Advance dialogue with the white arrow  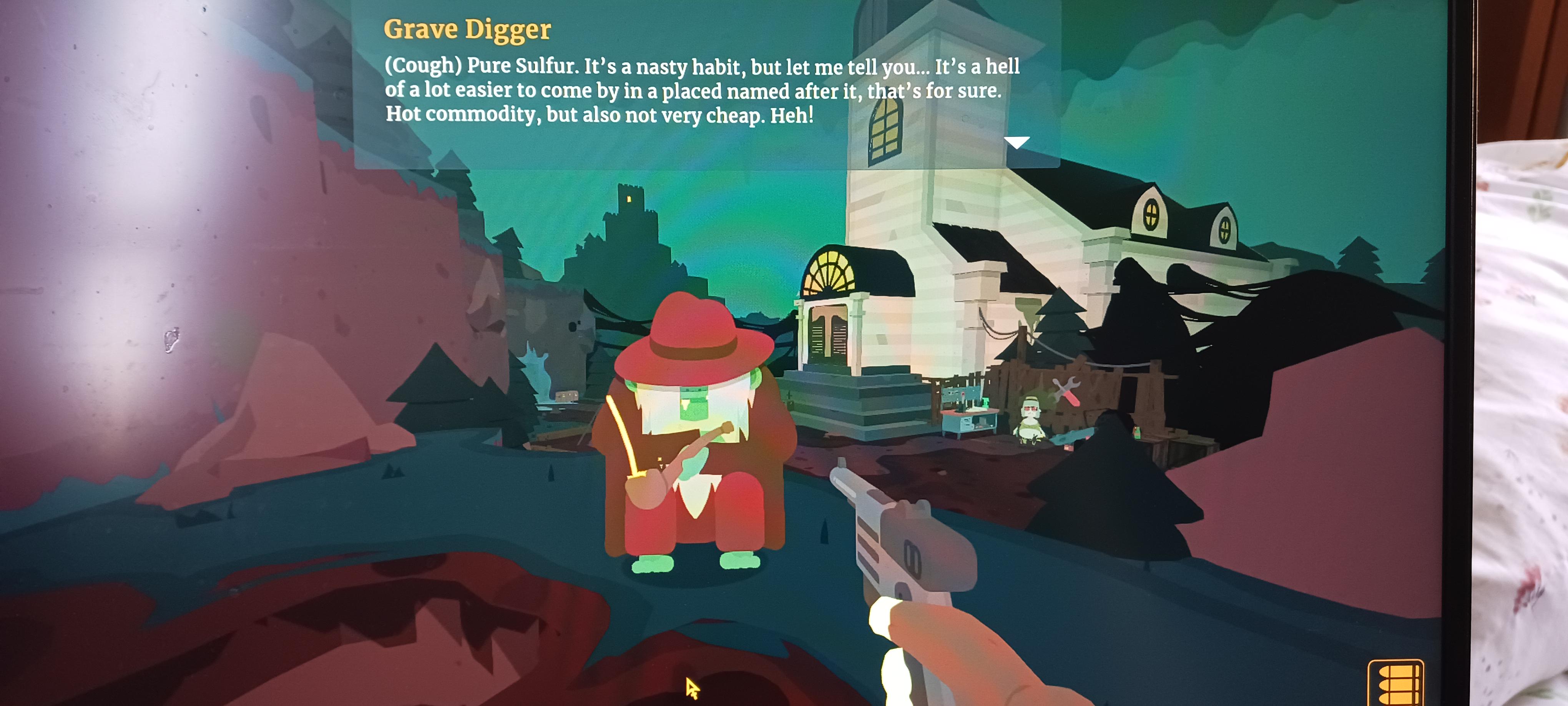(1016, 143)
